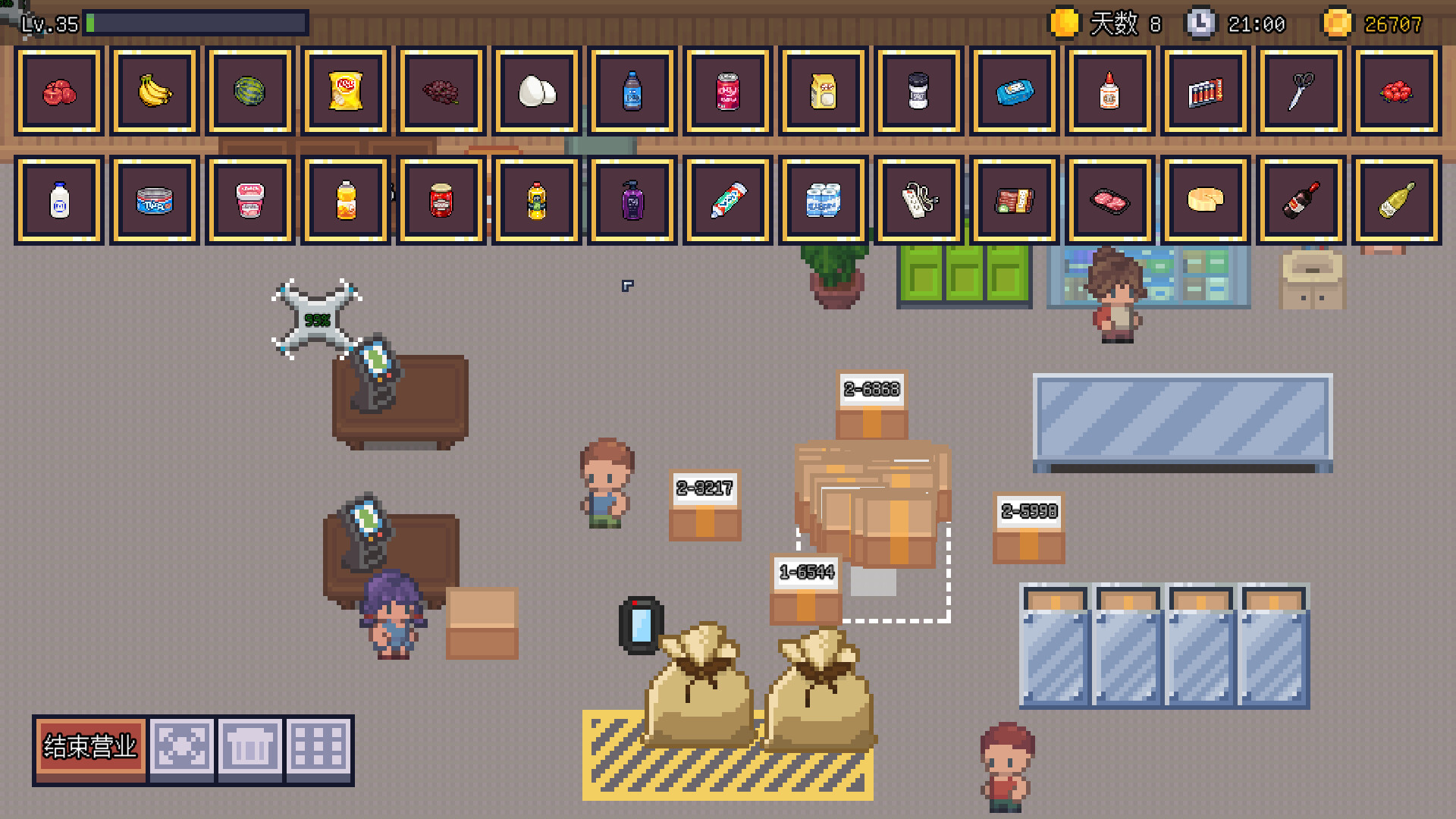Click the toothpaste shelf slot
This screenshot has width=1456, height=819.
[727, 201]
